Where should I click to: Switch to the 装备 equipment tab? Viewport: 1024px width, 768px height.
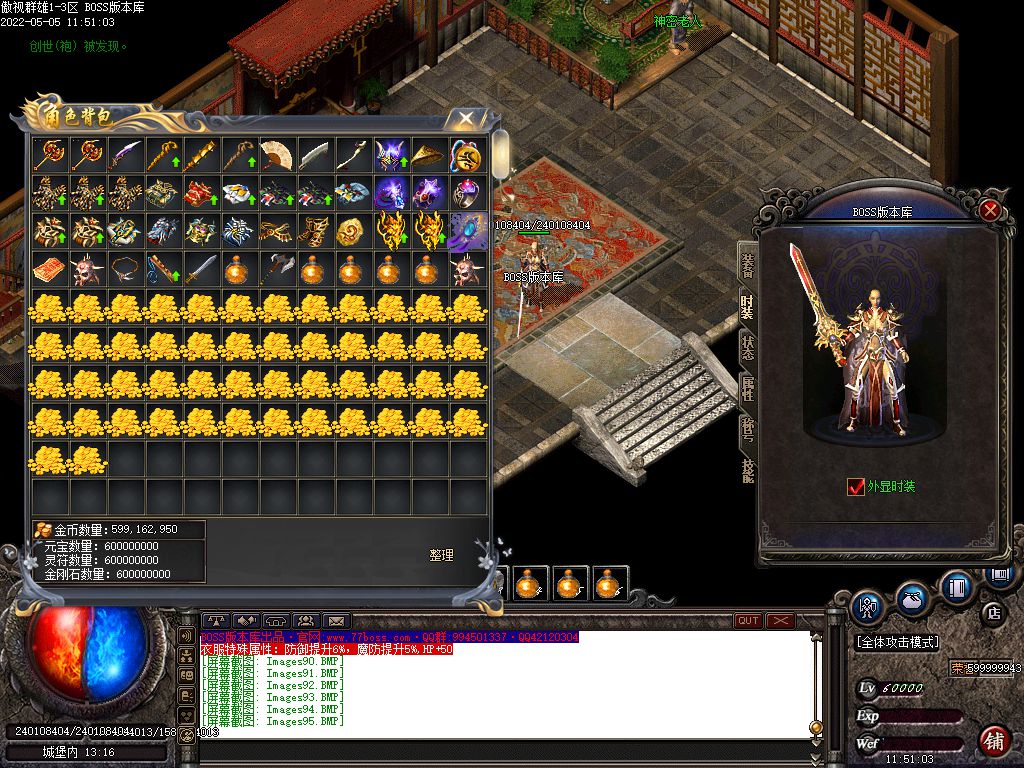(x=748, y=265)
